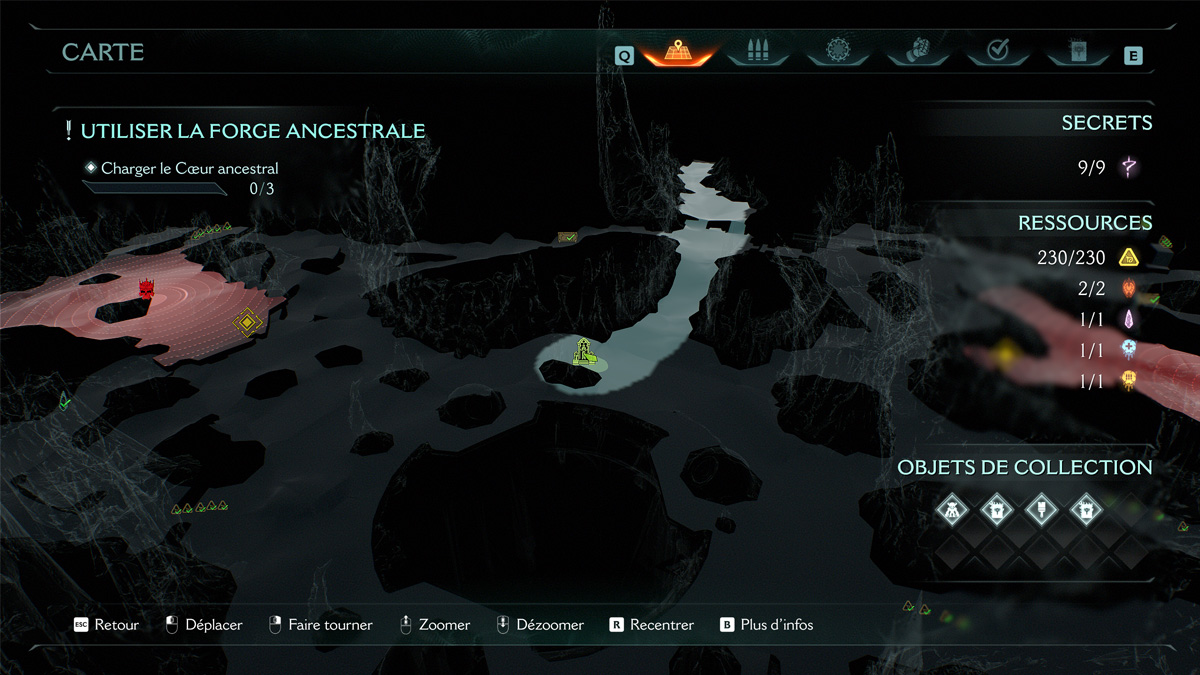Image resolution: width=1200 pixels, height=675 pixels.
Task: Click the green player marker on the map
Action: pyautogui.click(x=584, y=352)
